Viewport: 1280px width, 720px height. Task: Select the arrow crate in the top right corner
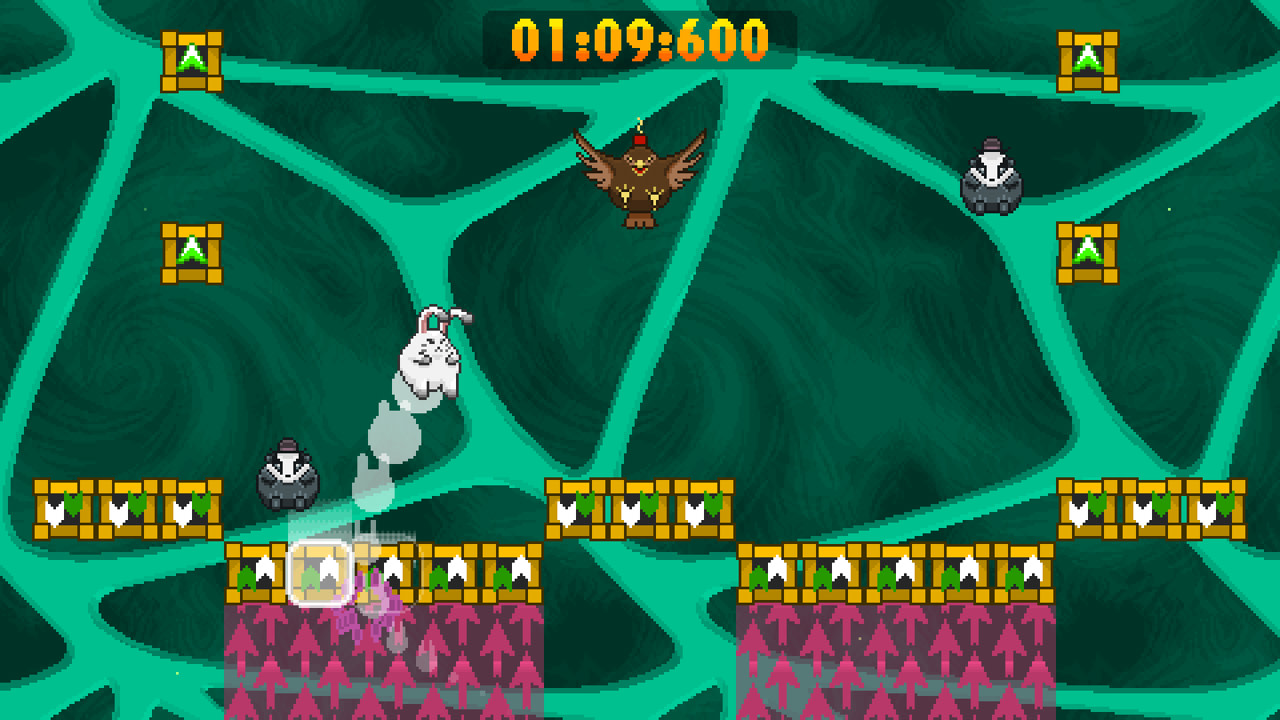1089,55
